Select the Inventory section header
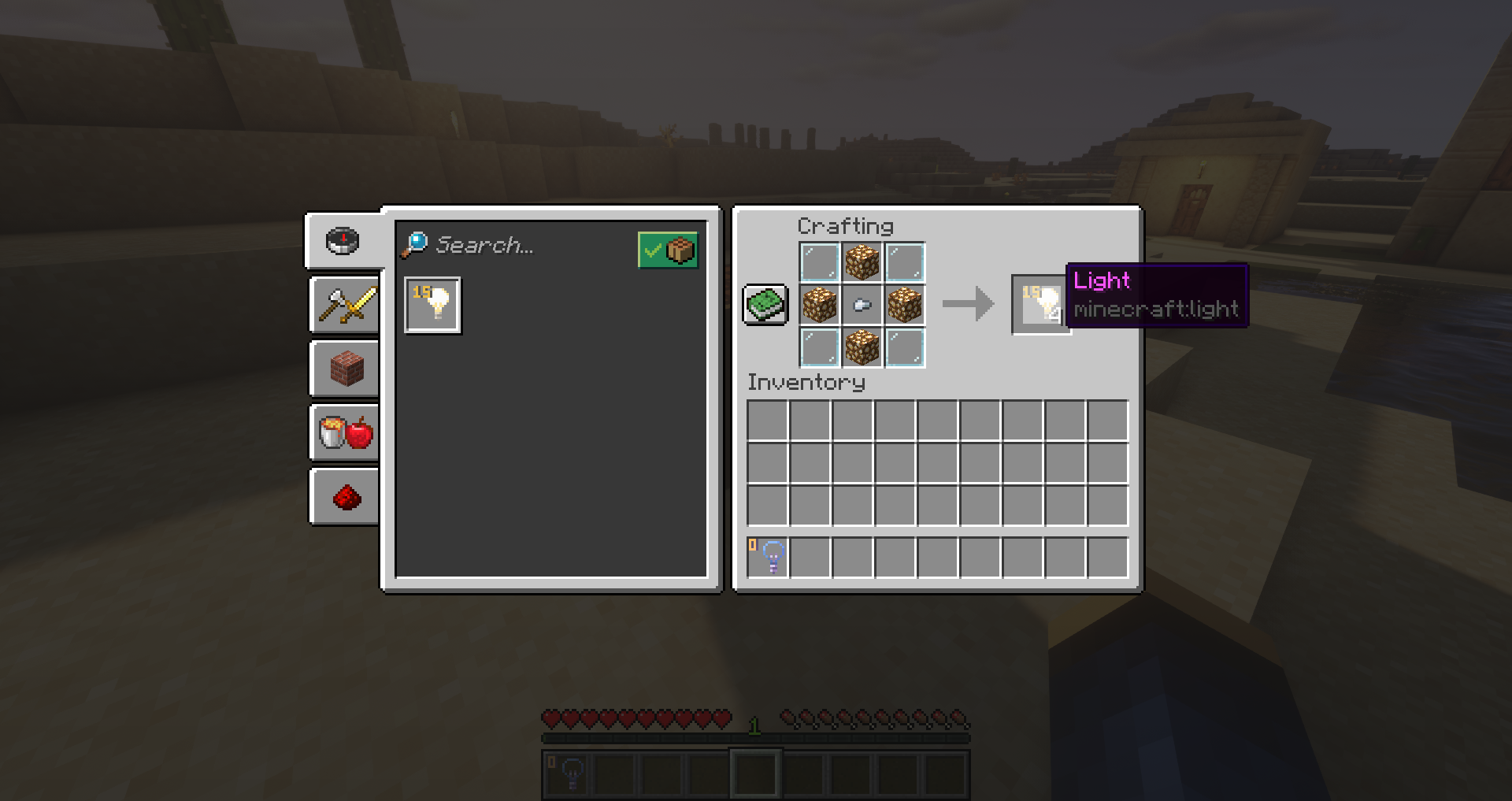 (806, 382)
